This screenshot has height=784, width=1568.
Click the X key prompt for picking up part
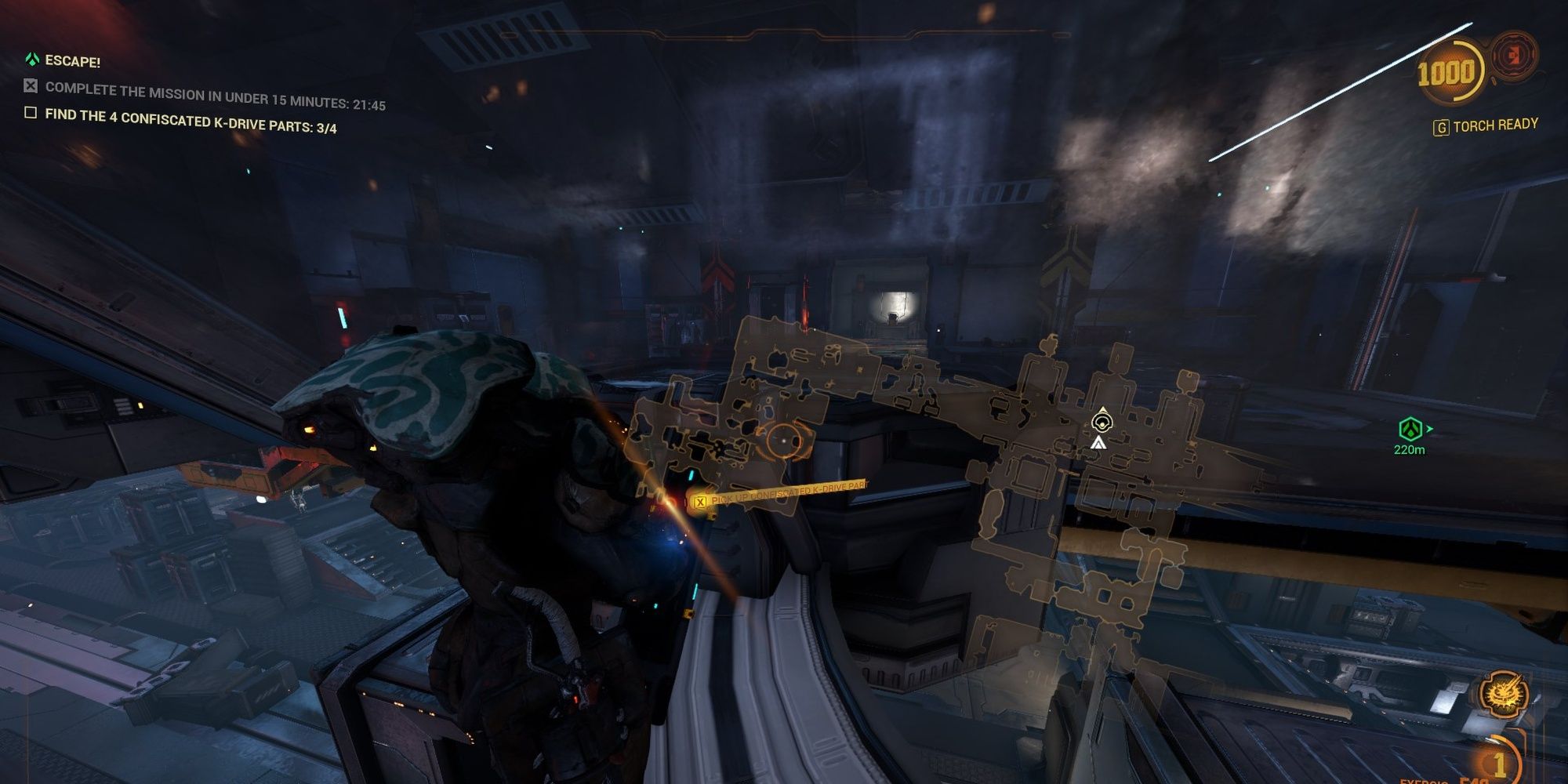tap(700, 503)
